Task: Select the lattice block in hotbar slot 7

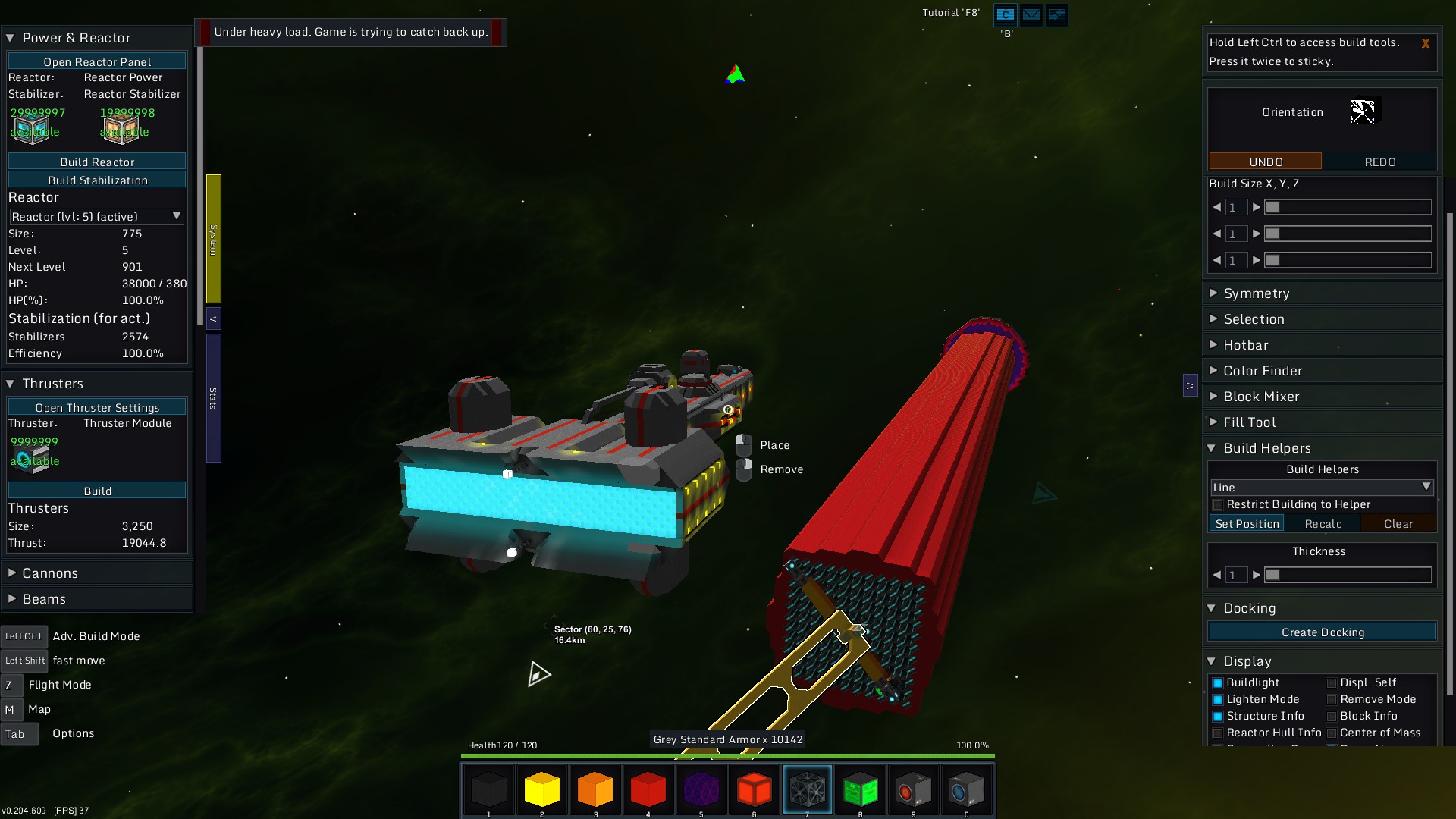Action: [x=808, y=789]
